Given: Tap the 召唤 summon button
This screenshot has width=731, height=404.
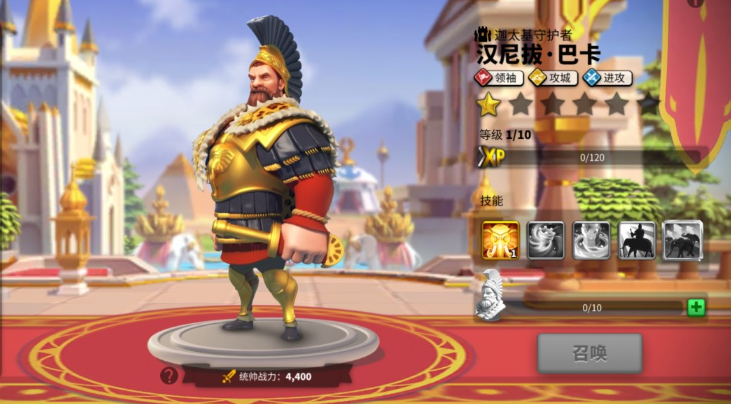Looking at the screenshot, I should pyautogui.click(x=589, y=352).
